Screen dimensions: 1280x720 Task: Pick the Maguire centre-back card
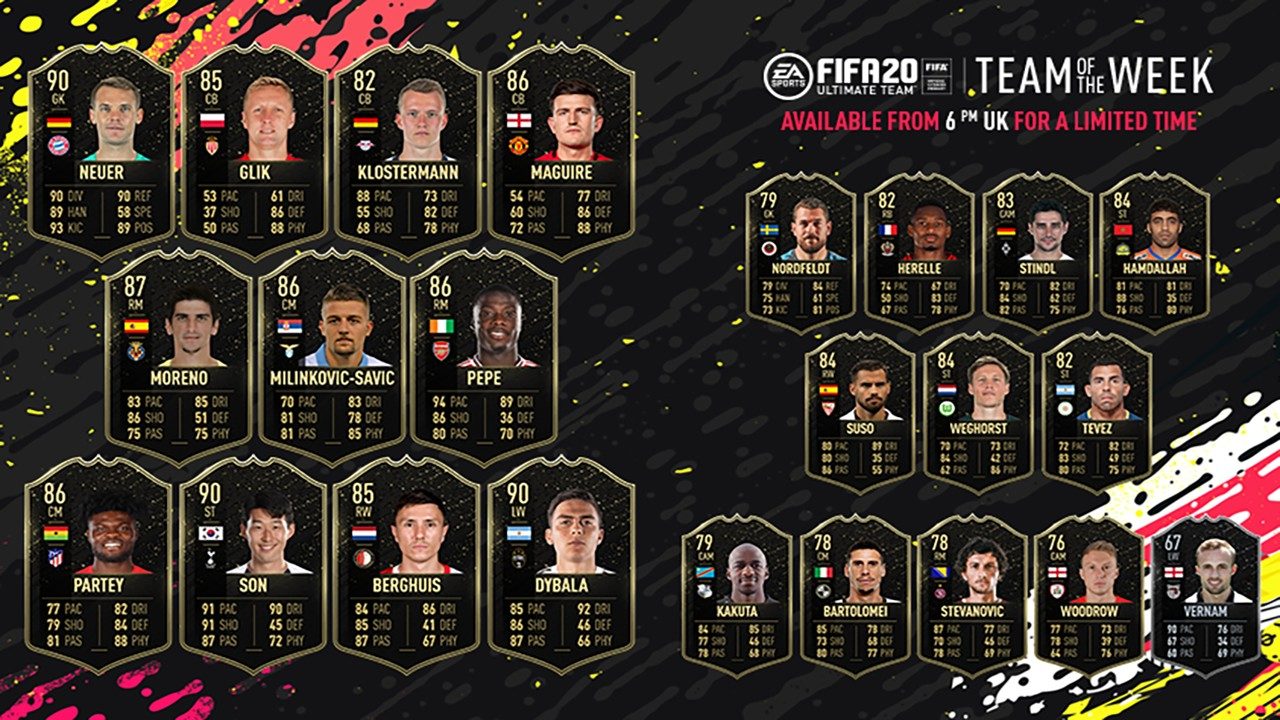click(561, 150)
